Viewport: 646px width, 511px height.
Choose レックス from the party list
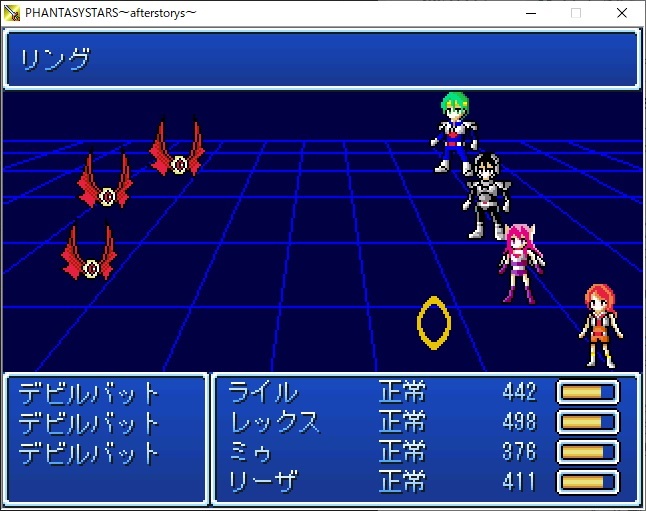[275, 422]
